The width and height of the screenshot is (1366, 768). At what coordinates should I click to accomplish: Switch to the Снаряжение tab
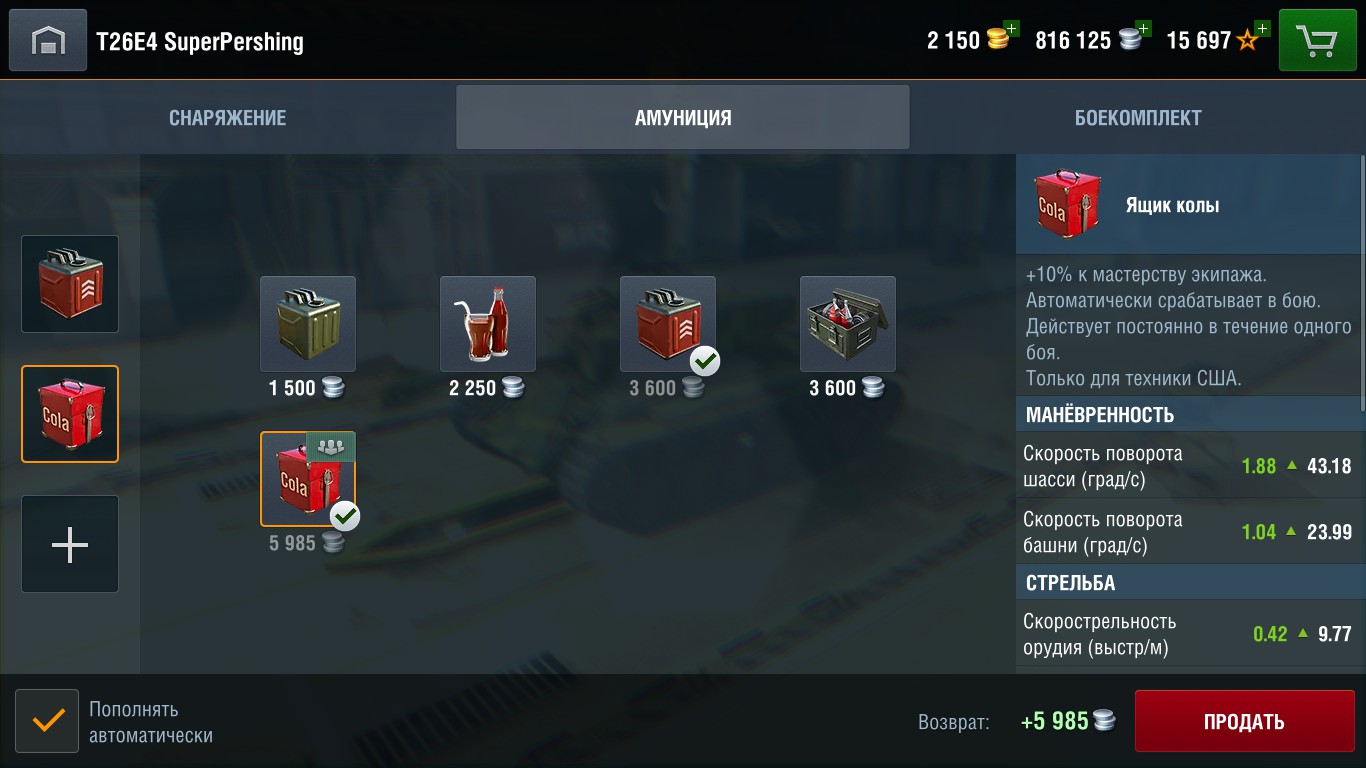pyautogui.click(x=228, y=118)
